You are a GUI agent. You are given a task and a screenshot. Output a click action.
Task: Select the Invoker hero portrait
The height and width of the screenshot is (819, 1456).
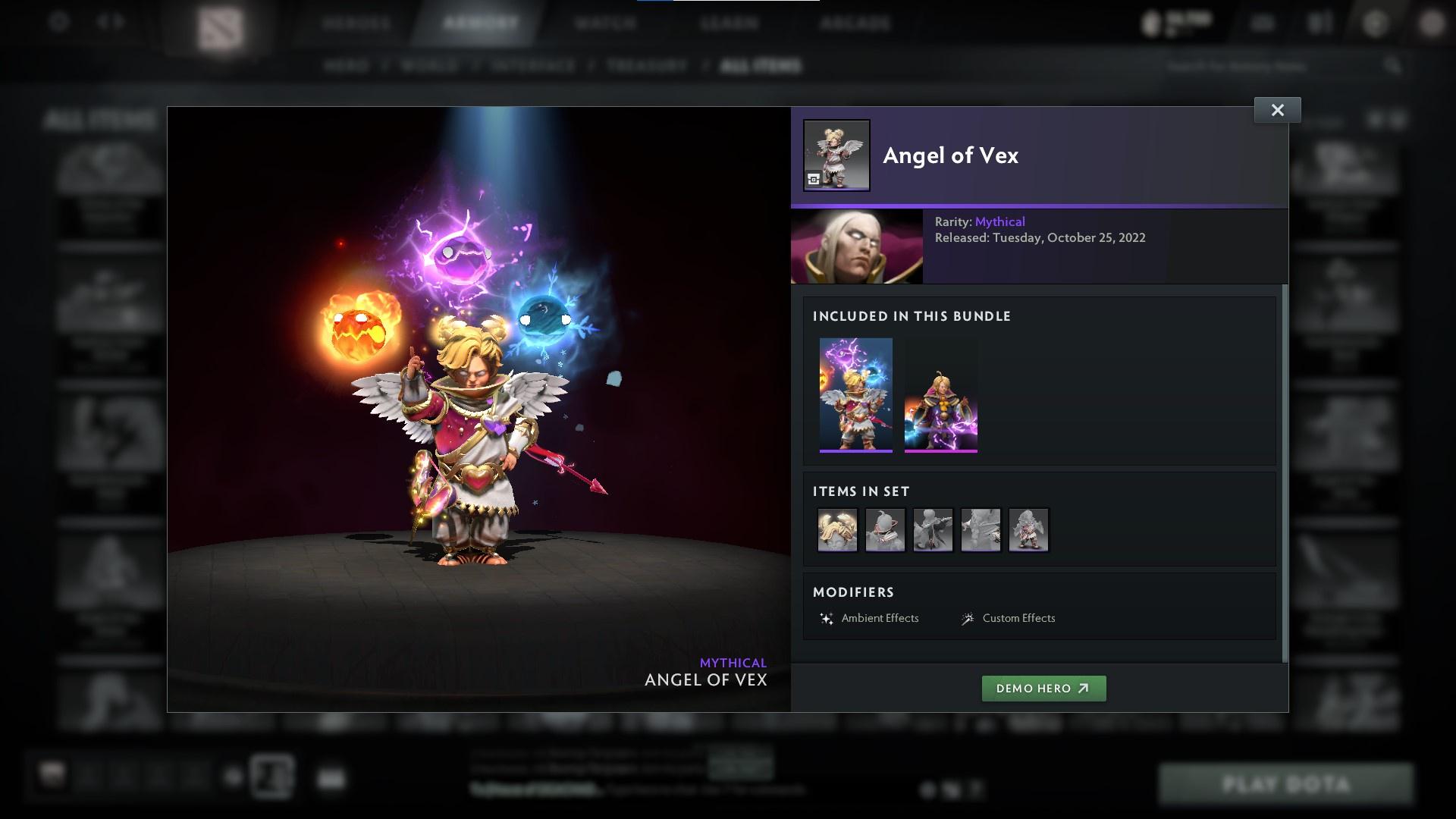(856, 246)
